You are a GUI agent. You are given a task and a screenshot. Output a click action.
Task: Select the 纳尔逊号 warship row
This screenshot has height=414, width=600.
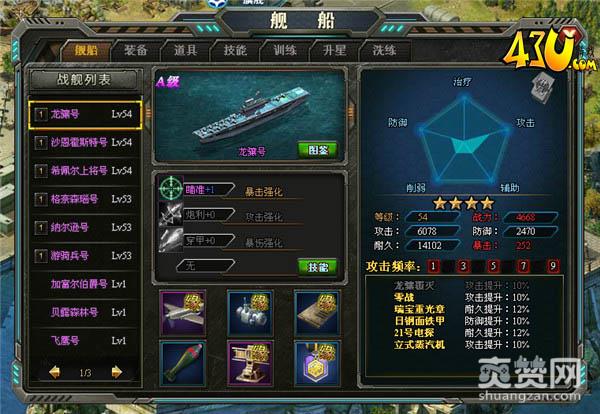tap(85, 228)
